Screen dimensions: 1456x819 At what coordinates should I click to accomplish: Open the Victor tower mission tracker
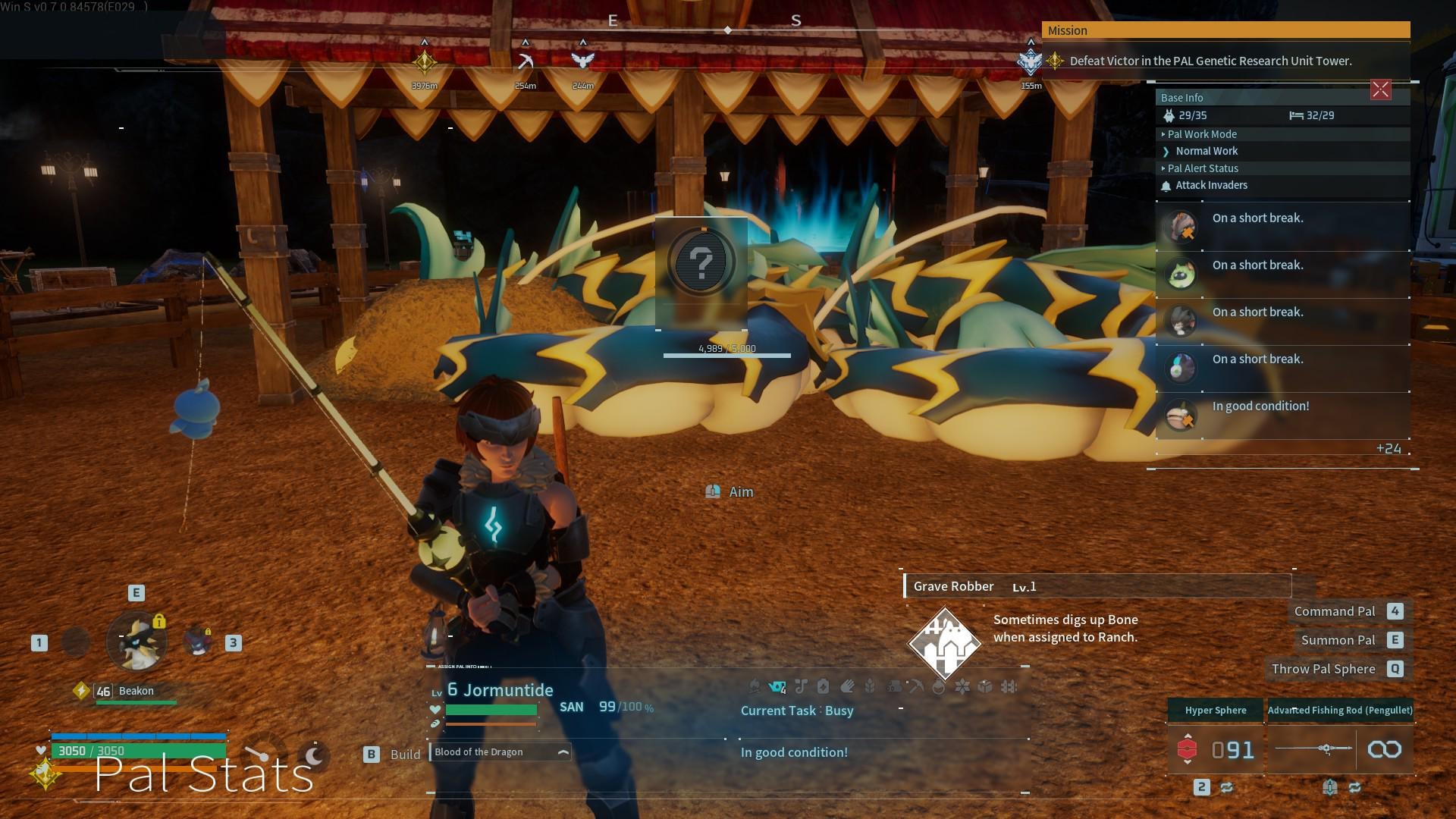click(1210, 61)
